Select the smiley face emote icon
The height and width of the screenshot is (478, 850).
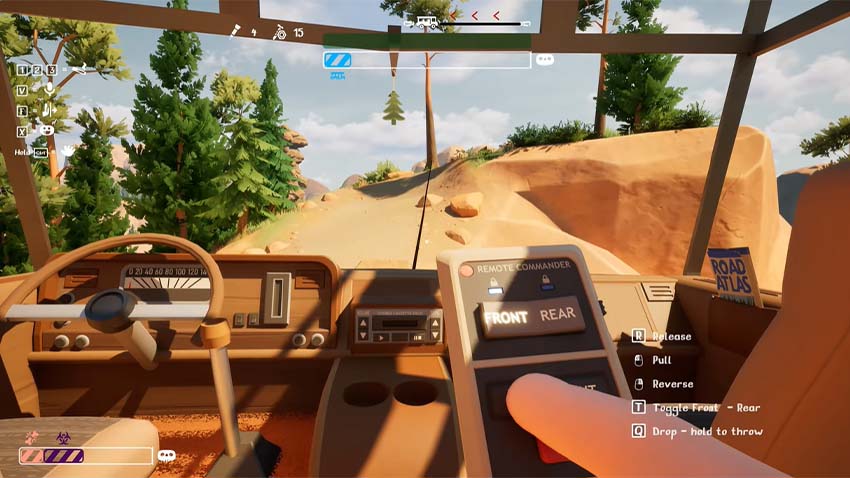tap(46, 130)
